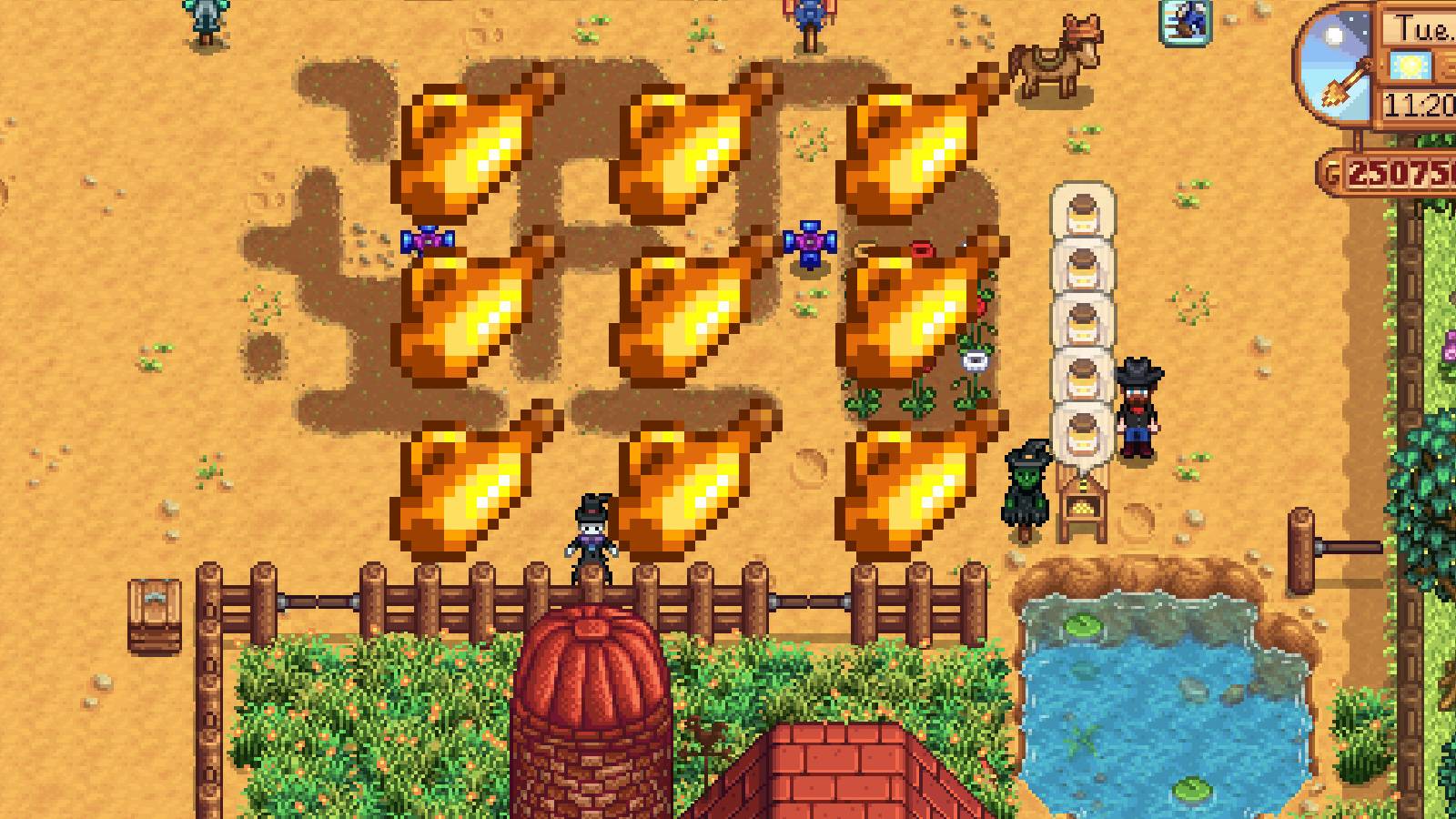1456x819 pixels.
Task: Click the topmost mayonnaise machine in the column
Action: click(1082, 209)
